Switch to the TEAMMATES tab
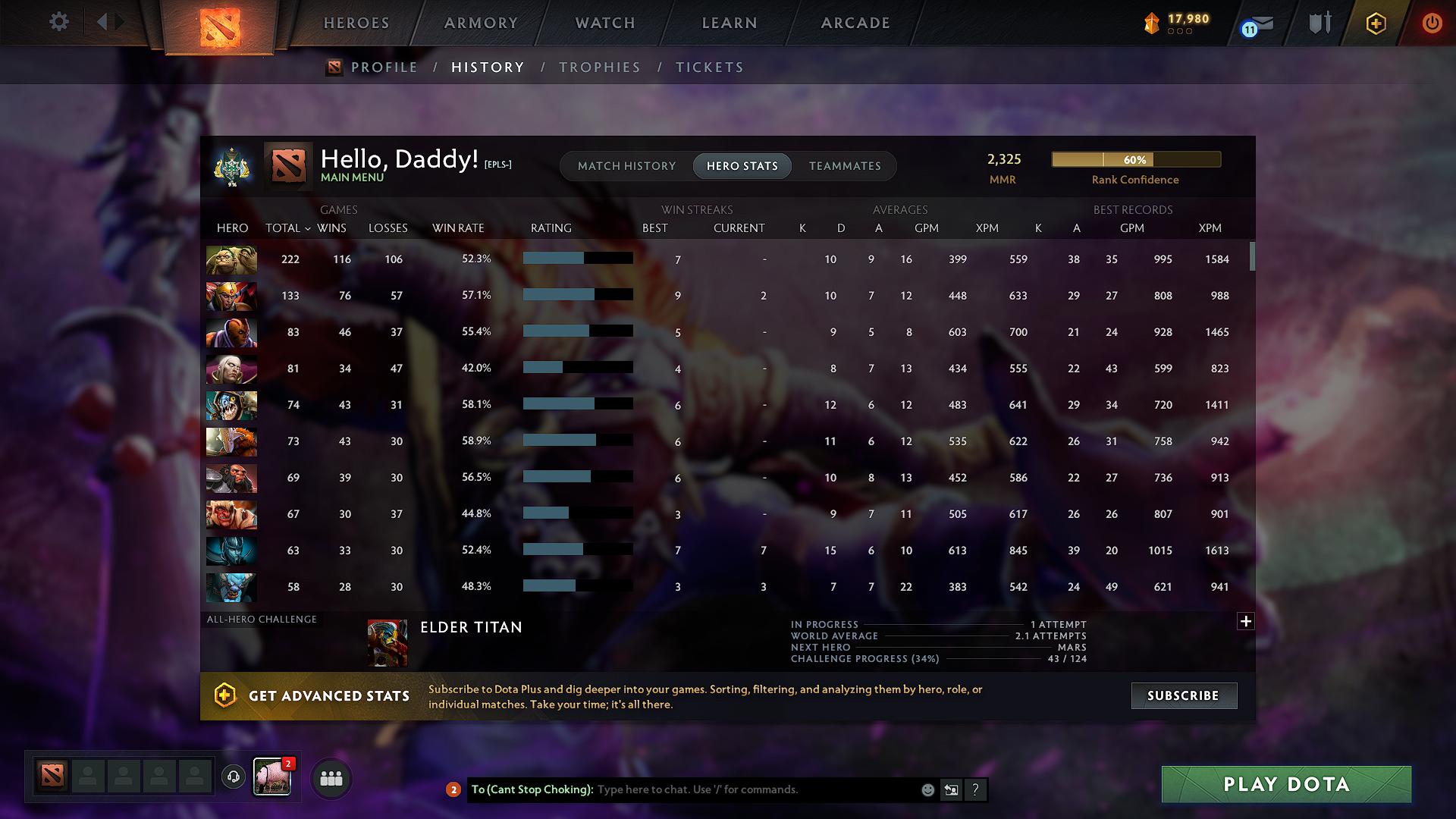This screenshot has width=1456, height=819. pos(845,166)
